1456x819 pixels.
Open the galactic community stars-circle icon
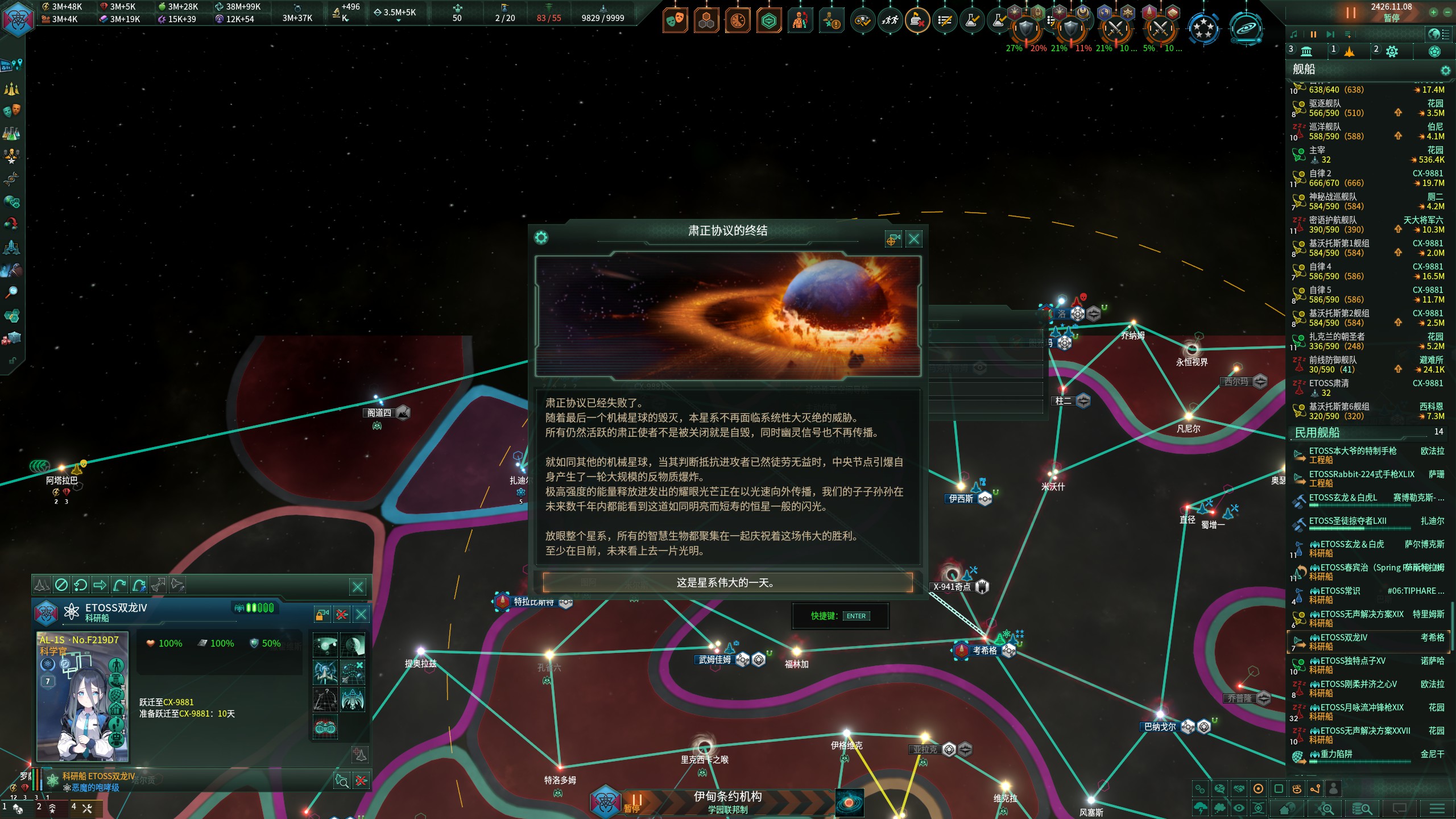point(1203,28)
